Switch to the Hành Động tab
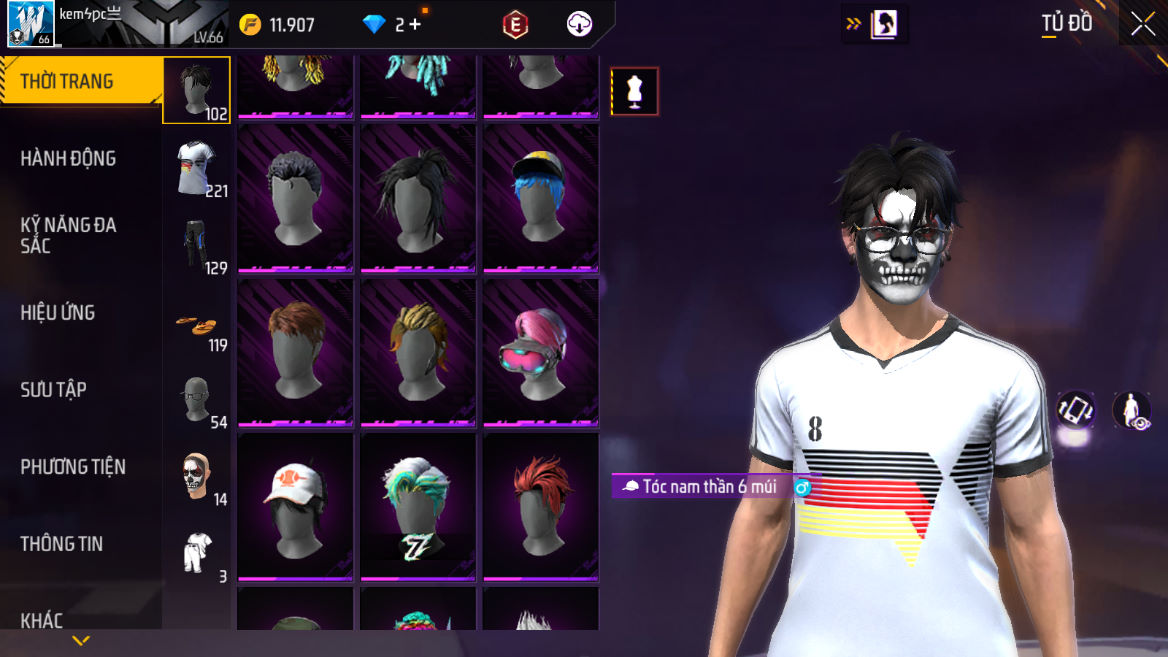 [x=68, y=158]
